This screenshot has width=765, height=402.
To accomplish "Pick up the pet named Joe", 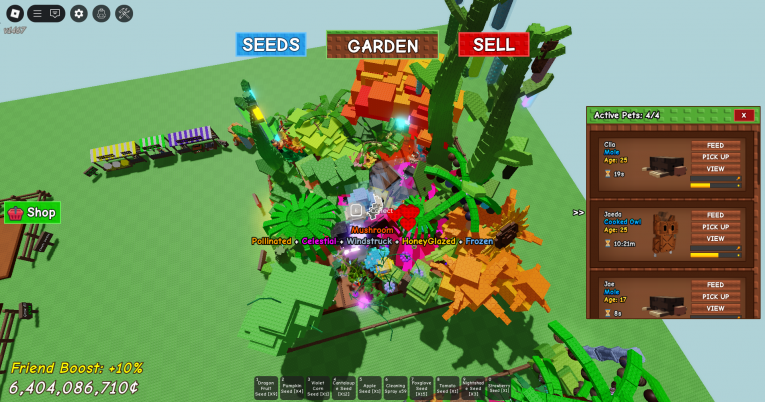I will 715,297.
